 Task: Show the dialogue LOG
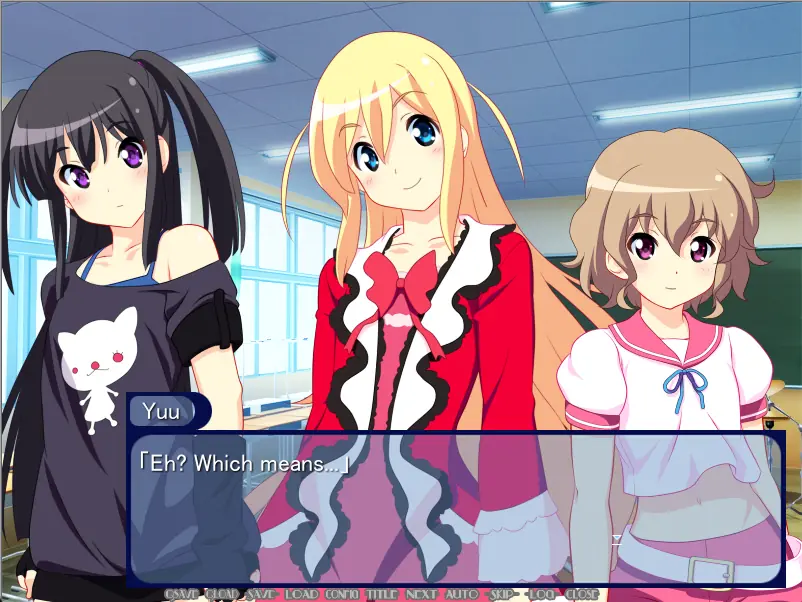point(541,594)
